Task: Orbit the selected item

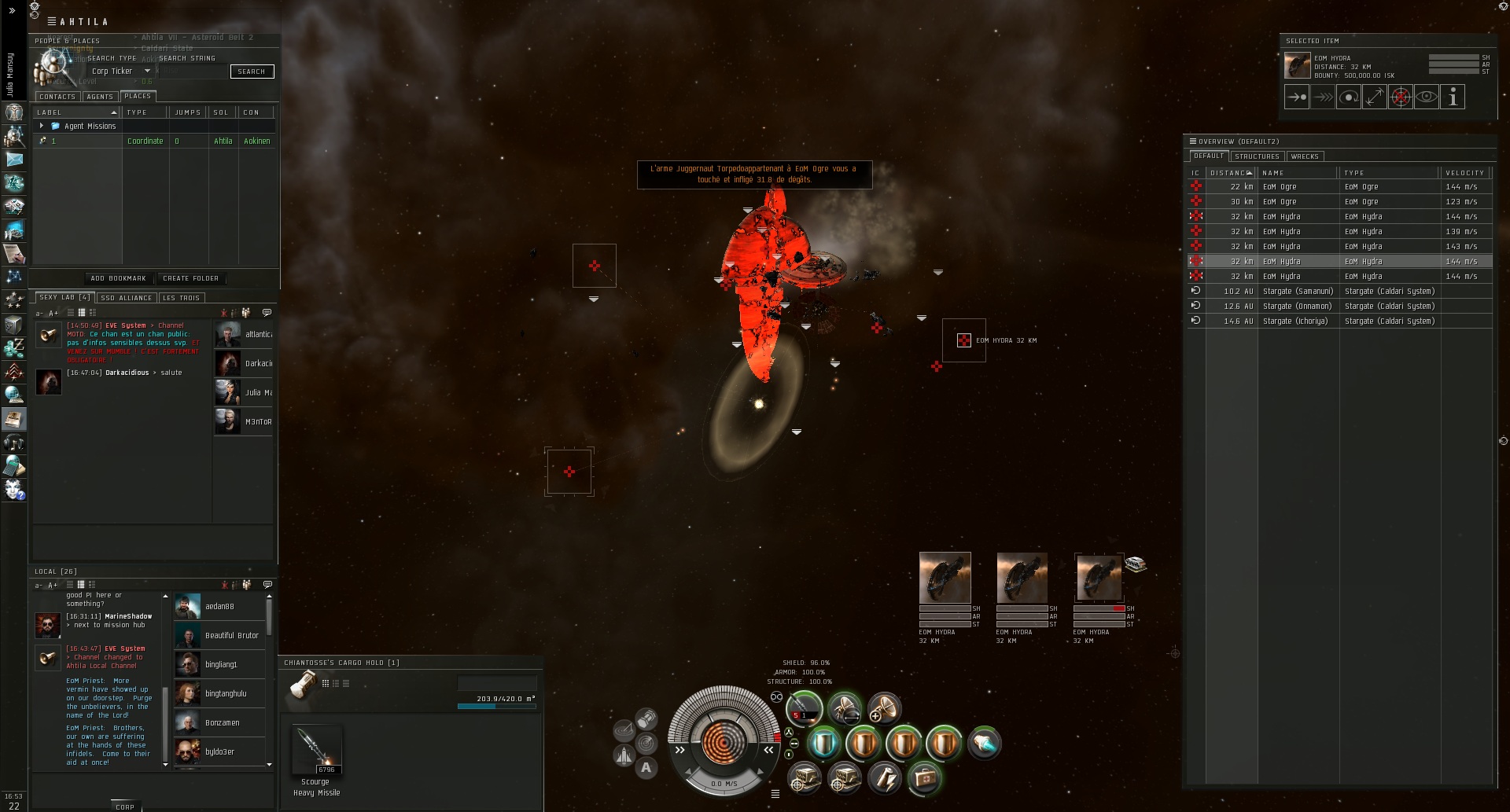Action: point(1349,97)
